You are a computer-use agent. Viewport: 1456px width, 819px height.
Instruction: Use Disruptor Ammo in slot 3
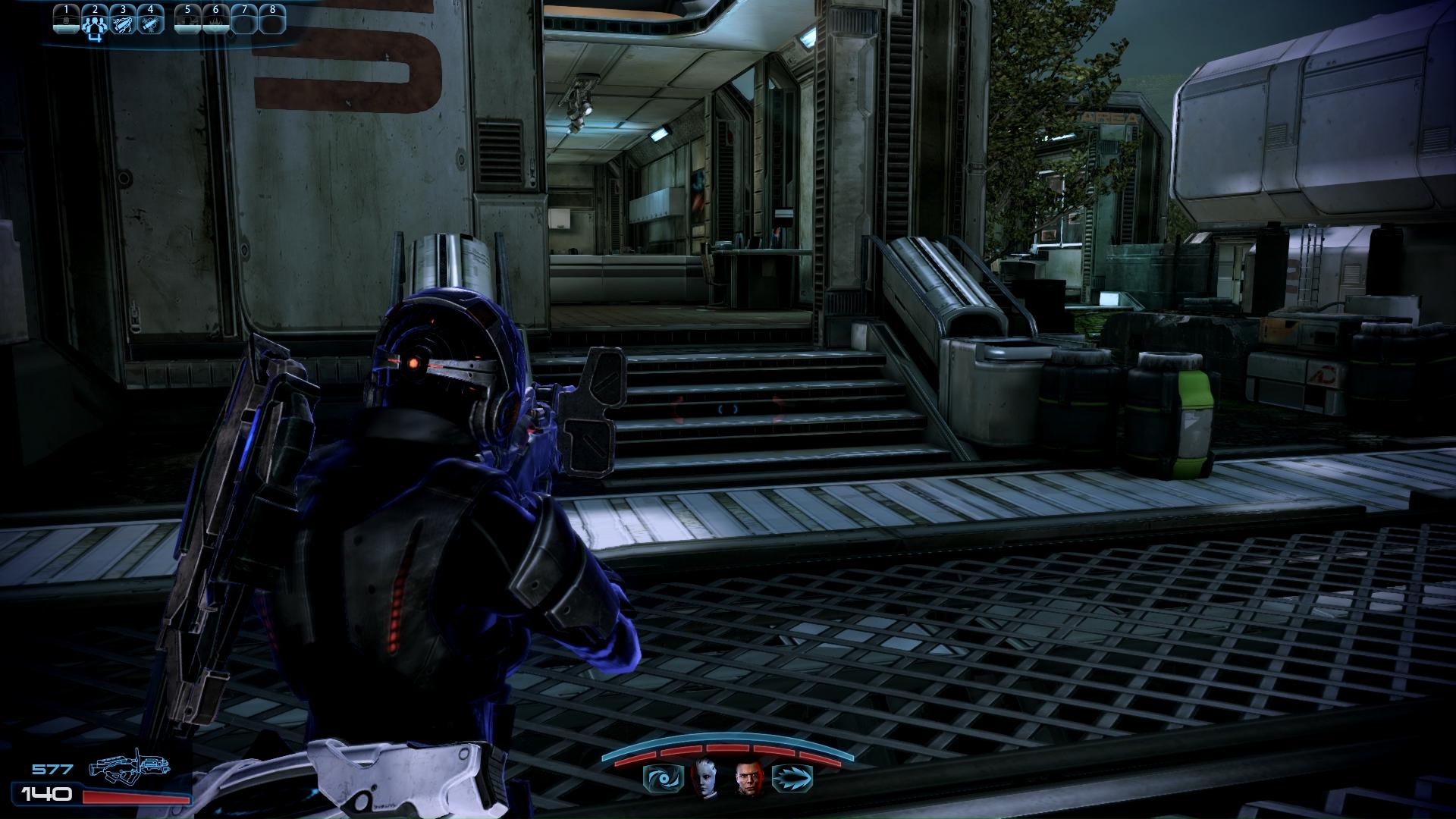click(123, 20)
